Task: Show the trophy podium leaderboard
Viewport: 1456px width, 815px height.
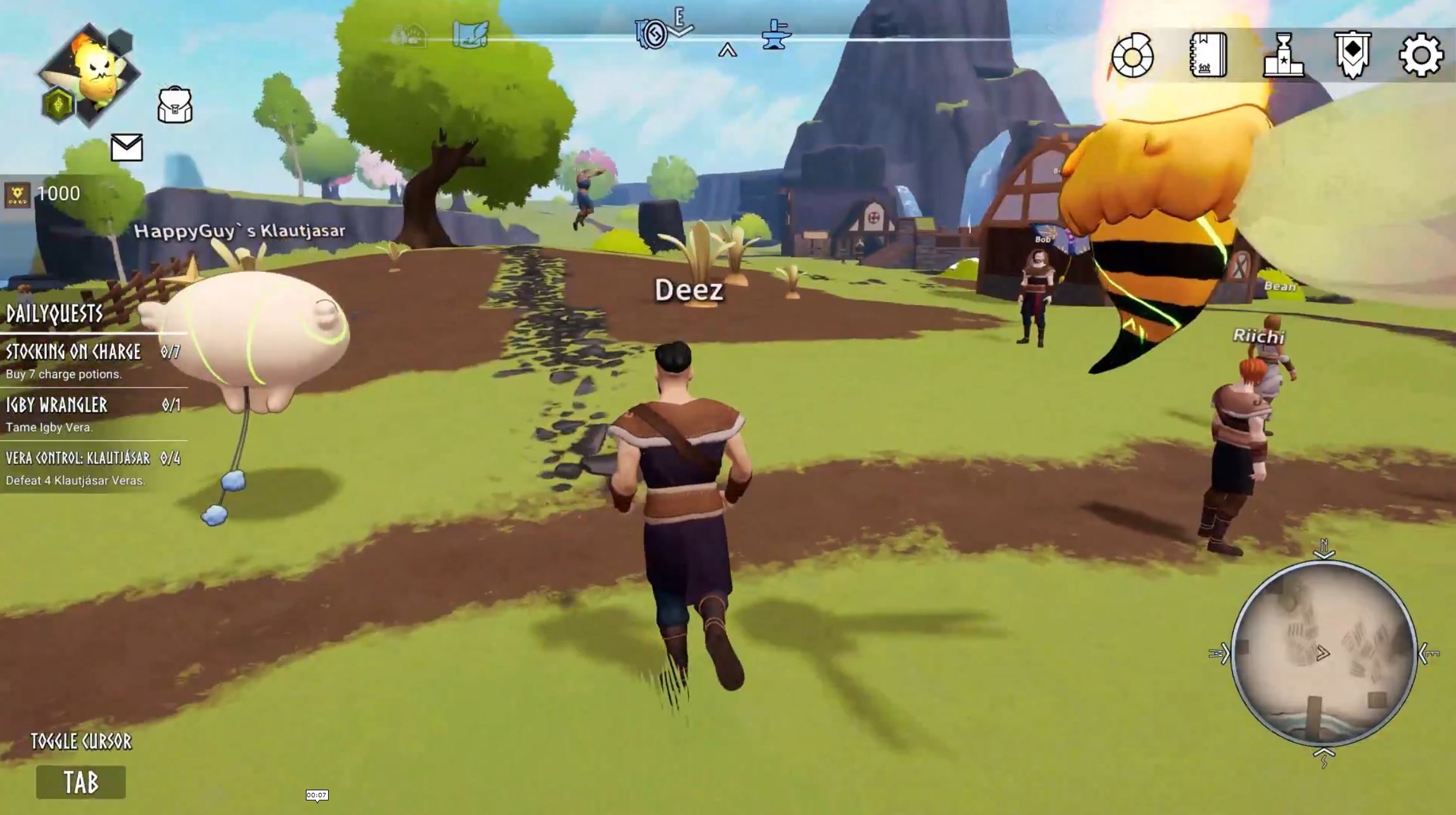Action: click(1283, 56)
